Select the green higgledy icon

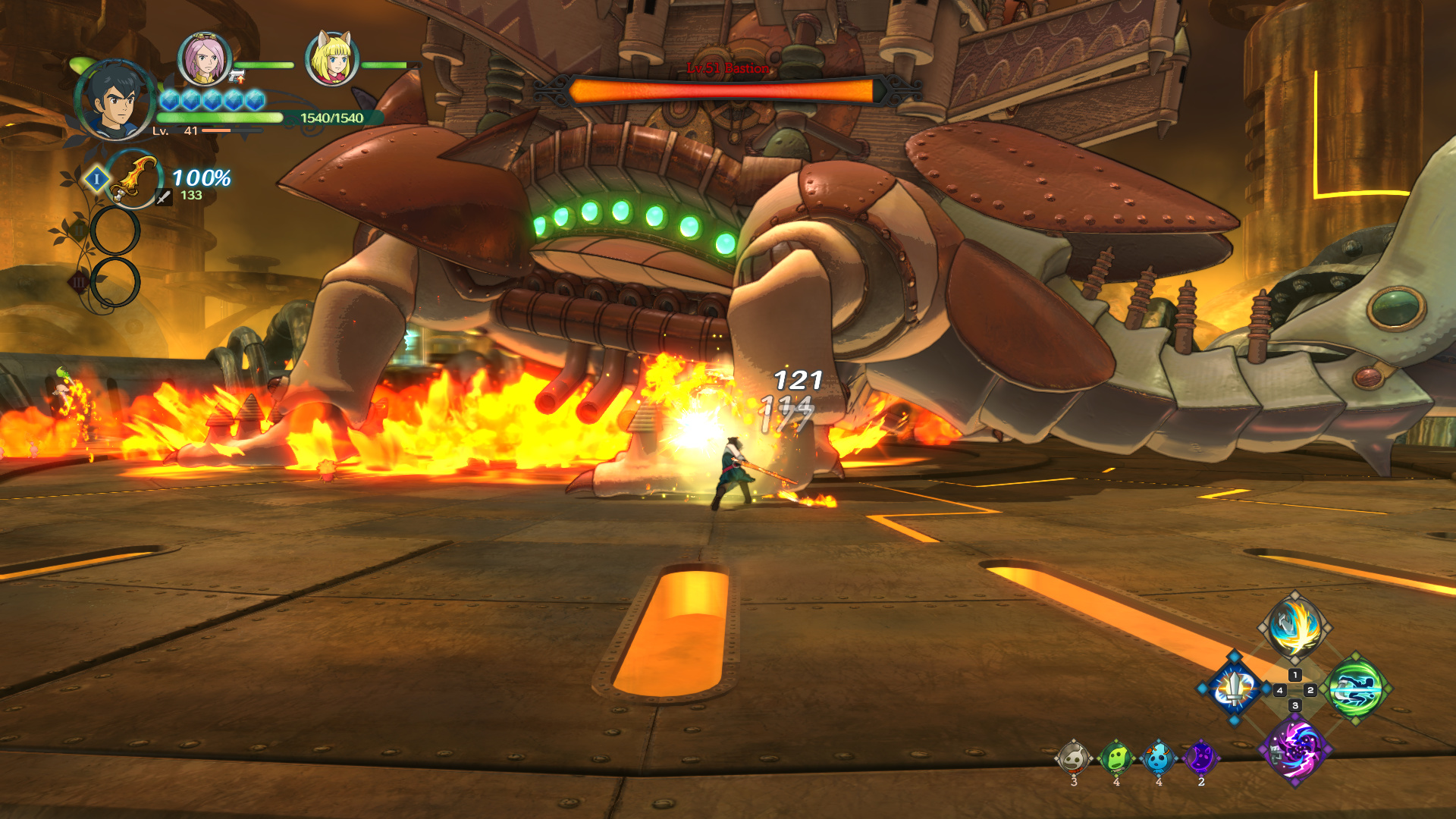[x=1116, y=758]
